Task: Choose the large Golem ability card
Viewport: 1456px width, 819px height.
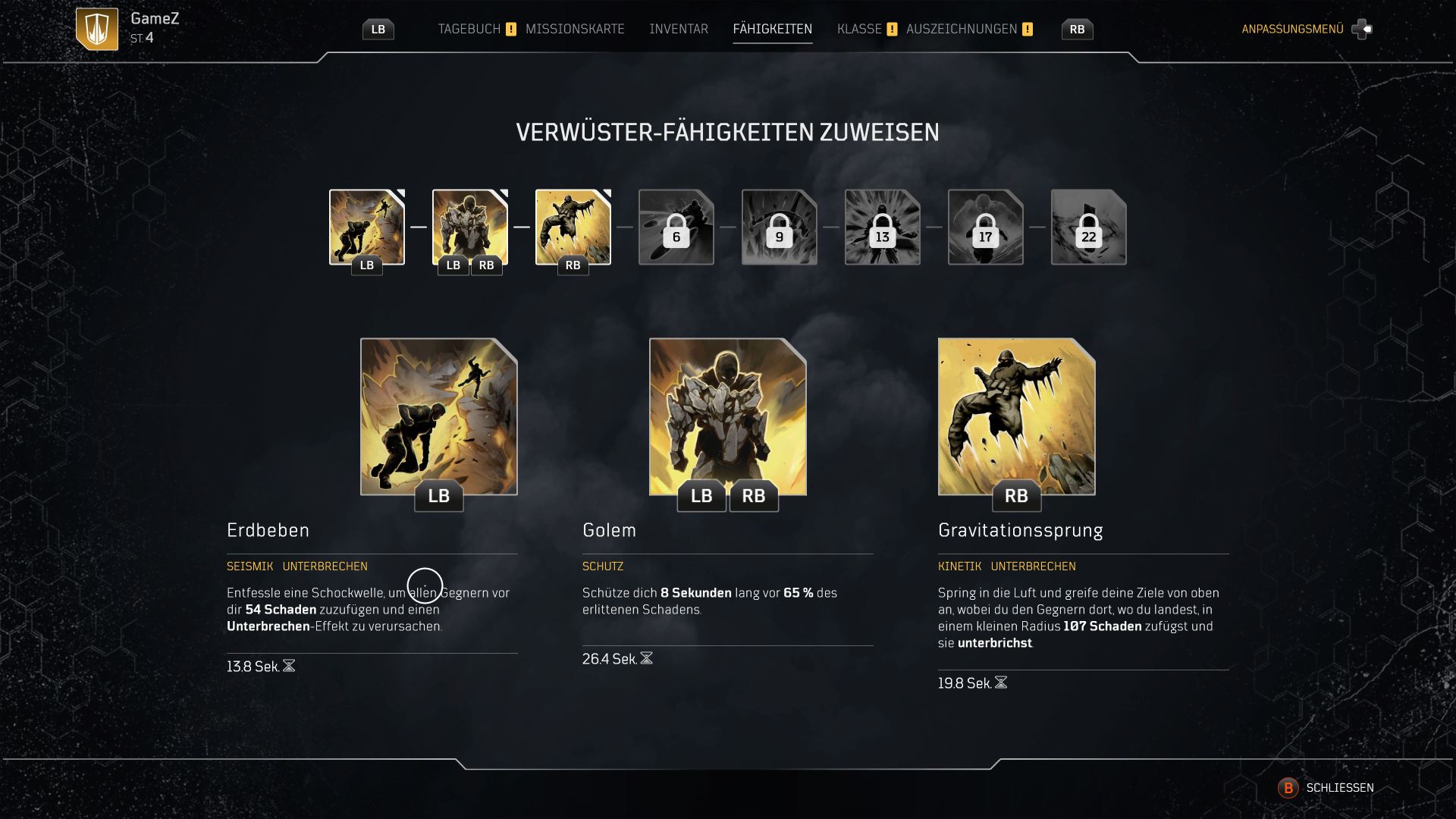Action: pyautogui.click(x=727, y=416)
